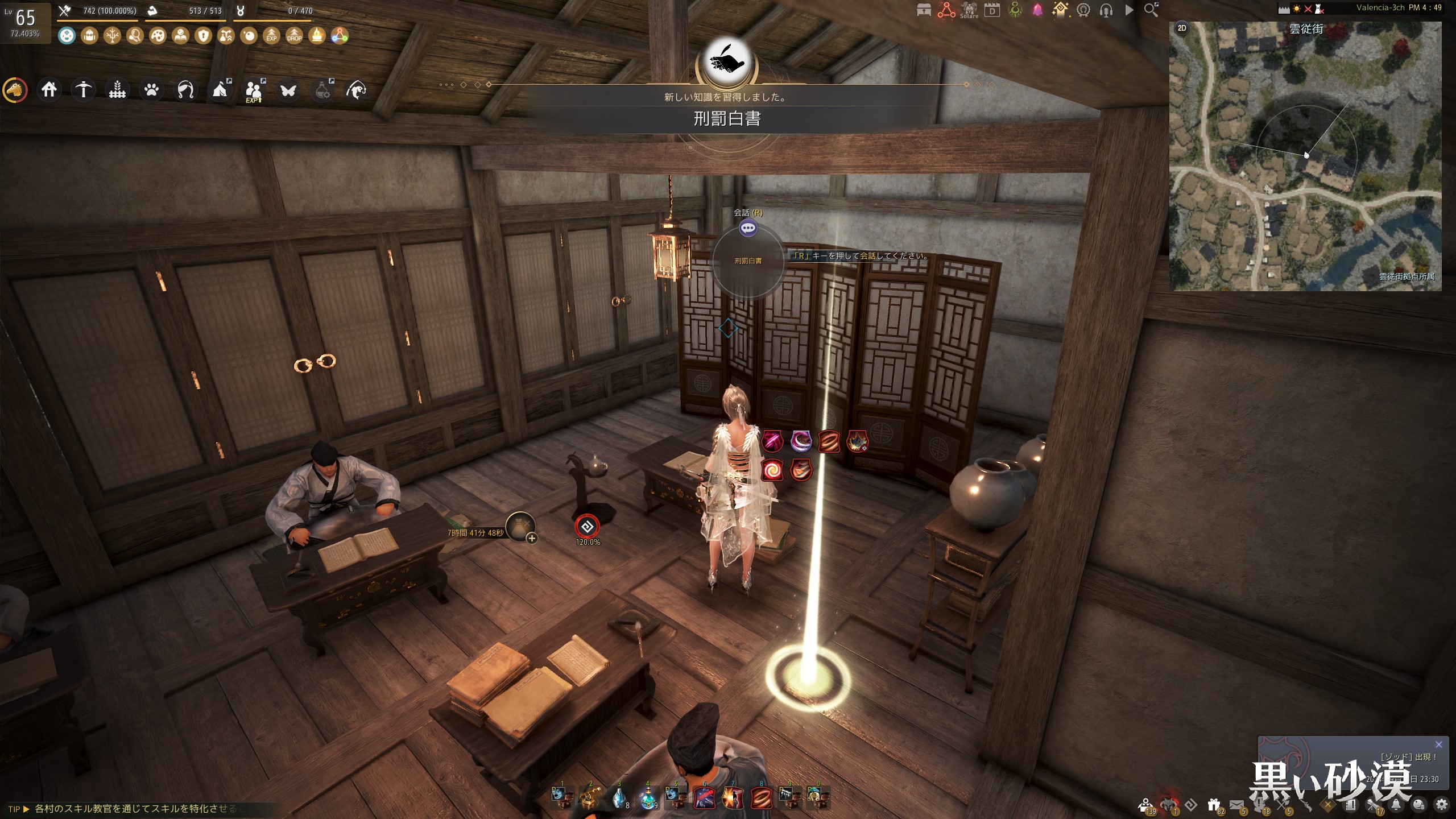Viewport: 1456px width, 819px height.
Task: Open the magnifying glass search icon
Action: click(x=1151, y=10)
